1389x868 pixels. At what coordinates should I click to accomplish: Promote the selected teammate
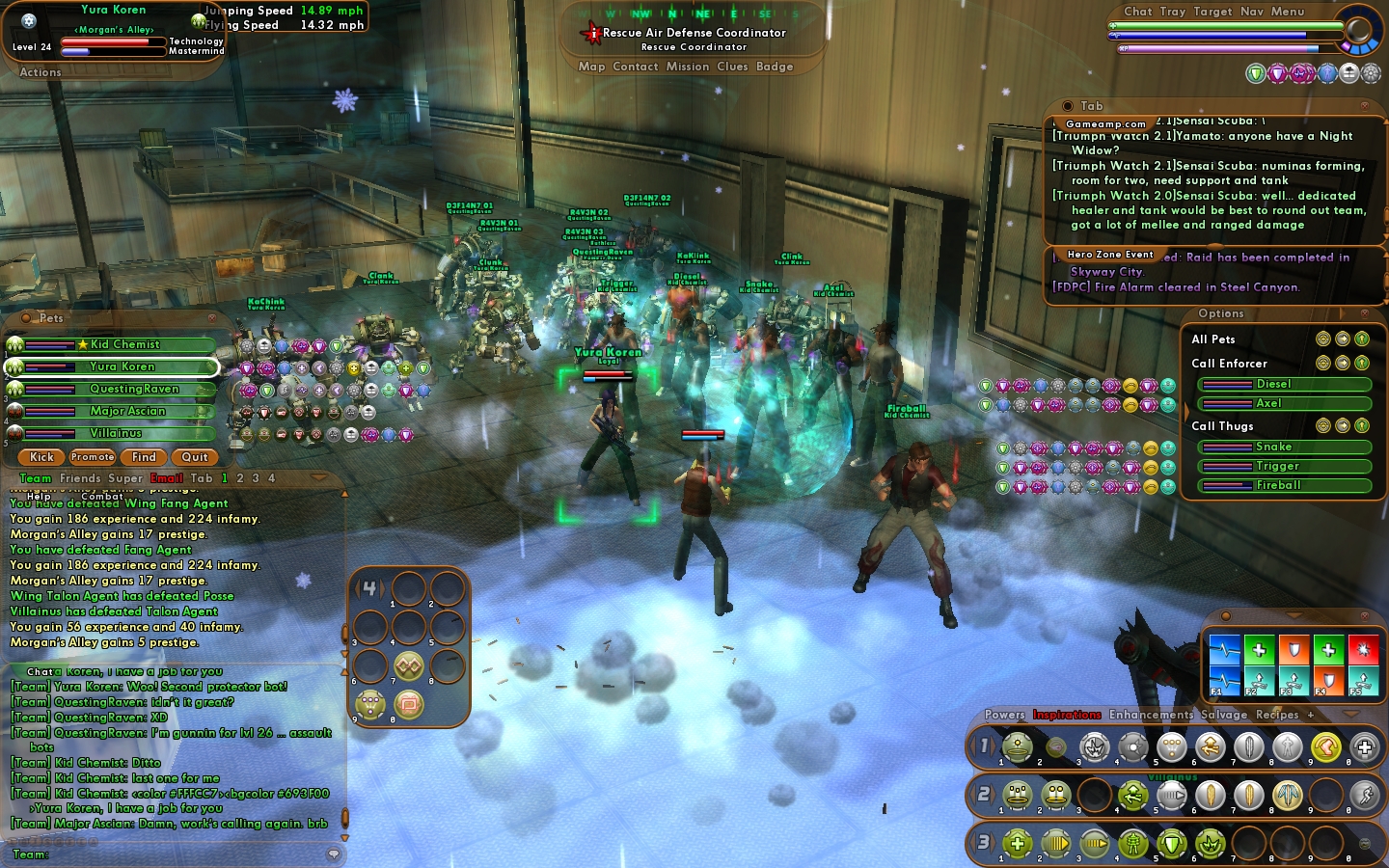pyautogui.click(x=93, y=457)
